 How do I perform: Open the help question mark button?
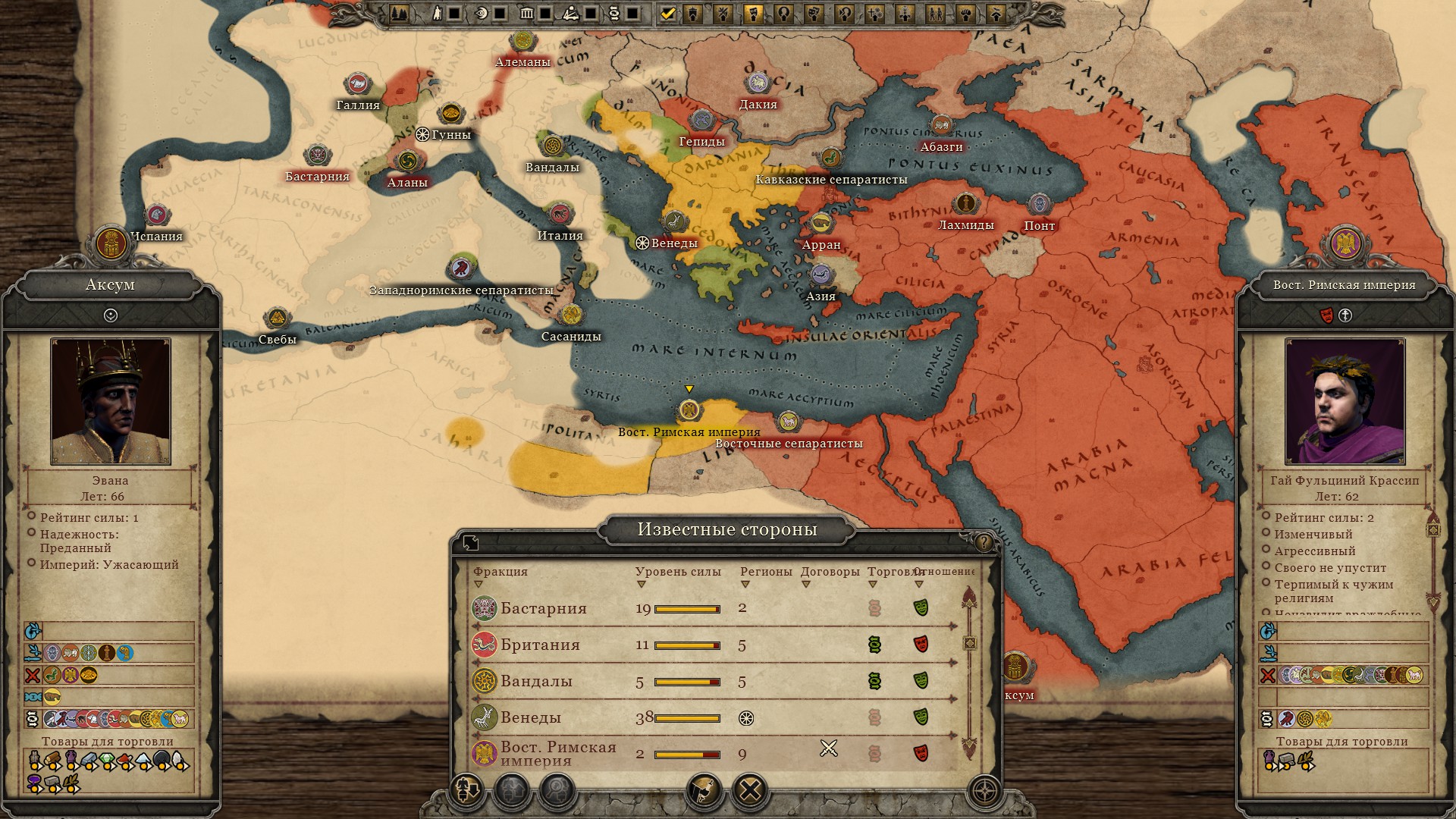984,541
